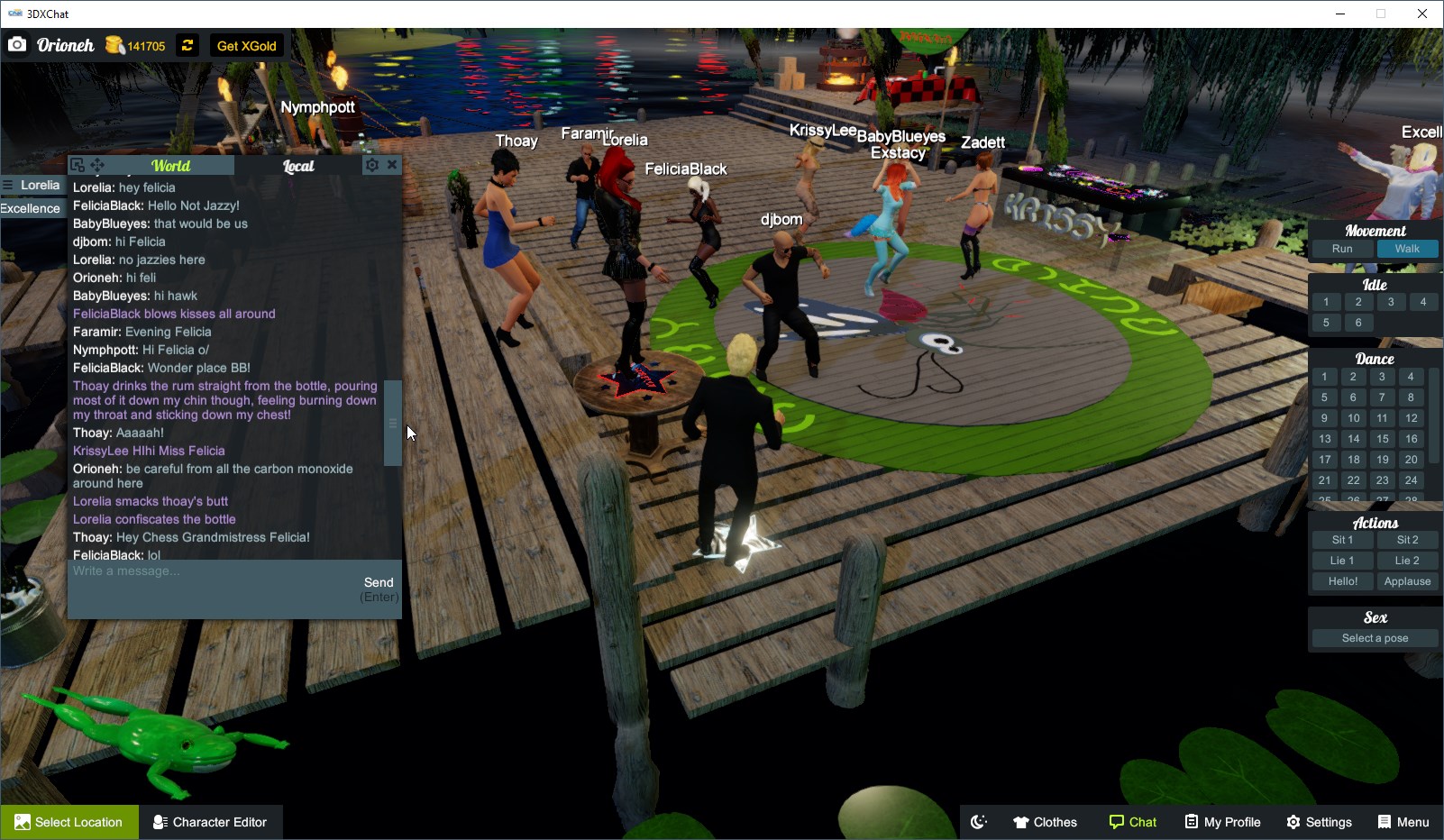This screenshot has width=1444, height=840.
Task: Open the Clothes panel
Action: tap(1045, 821)
